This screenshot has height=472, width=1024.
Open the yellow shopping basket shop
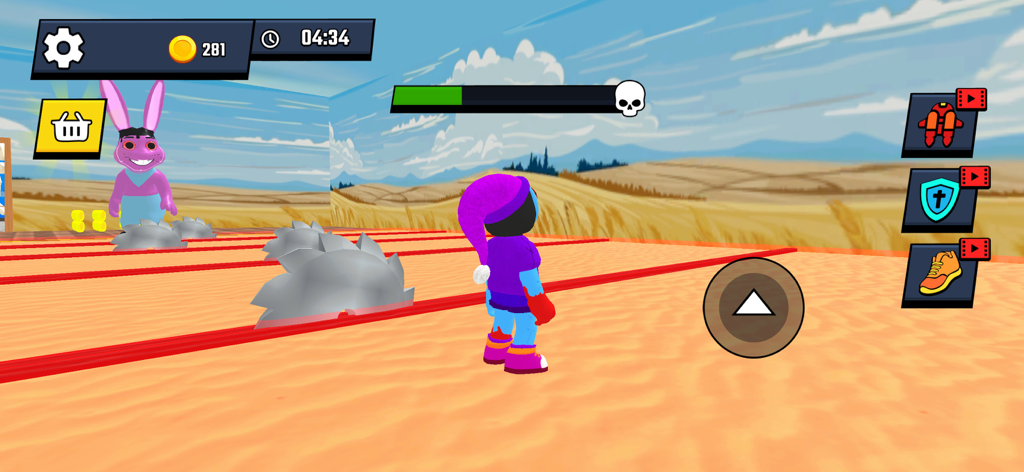(x=71, y=127)
